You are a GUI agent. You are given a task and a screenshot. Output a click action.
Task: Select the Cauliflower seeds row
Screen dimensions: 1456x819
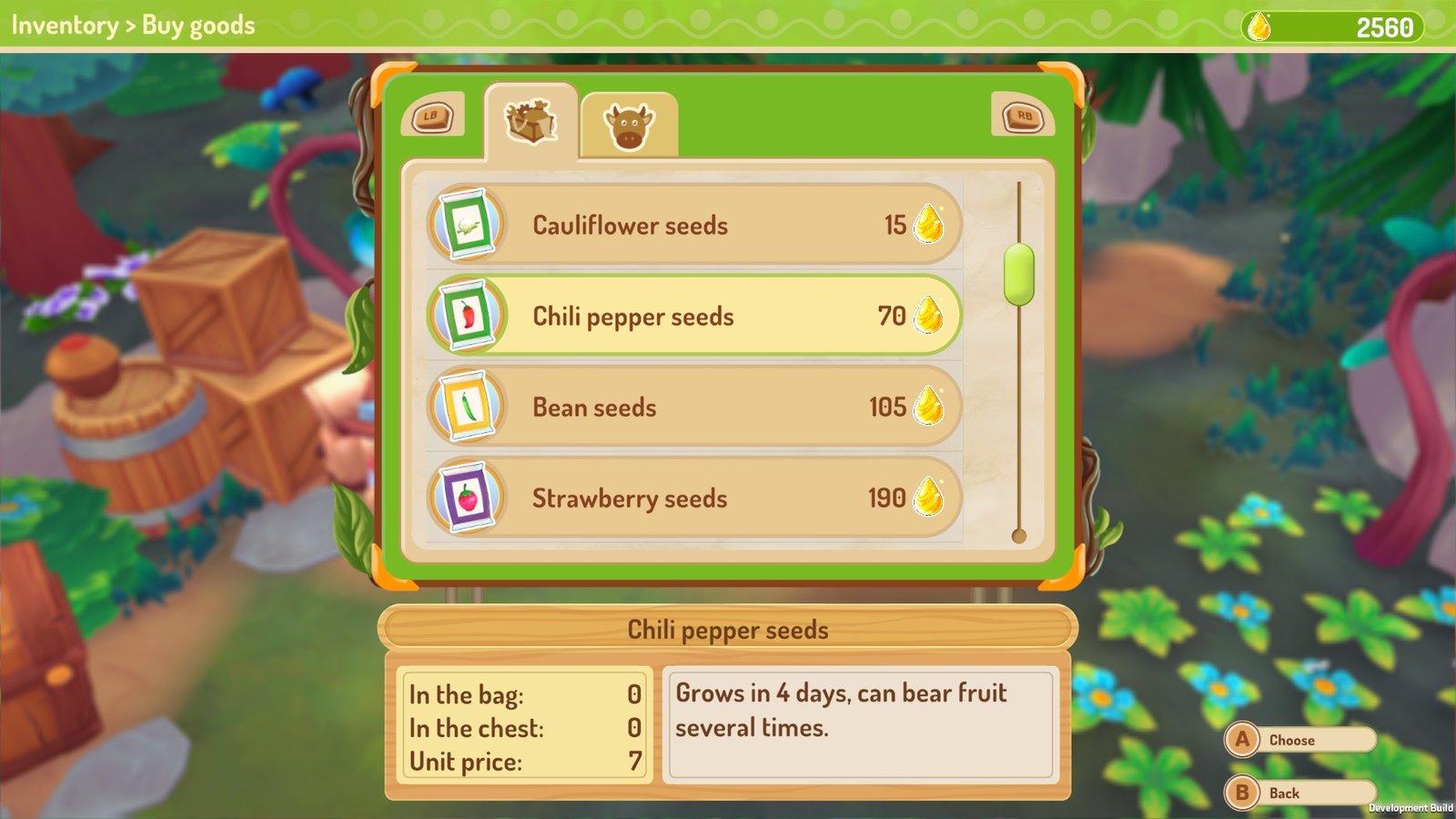click(x=693, y=225)
